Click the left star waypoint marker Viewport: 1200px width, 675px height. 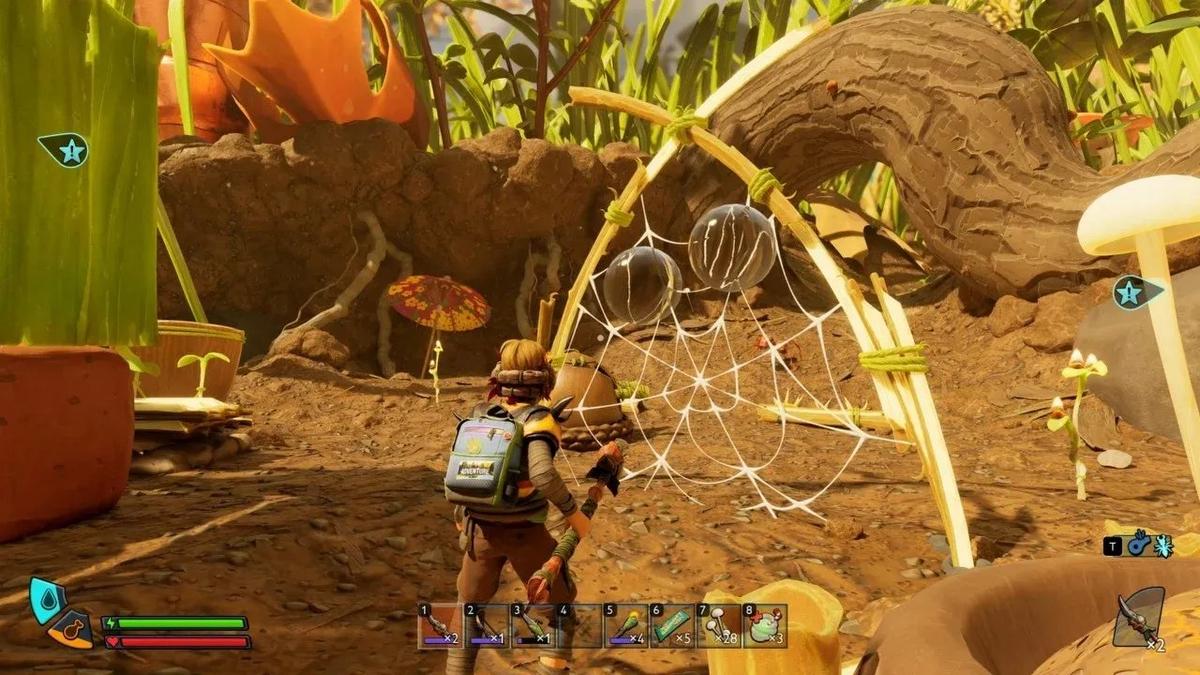[x=65, y=151]
